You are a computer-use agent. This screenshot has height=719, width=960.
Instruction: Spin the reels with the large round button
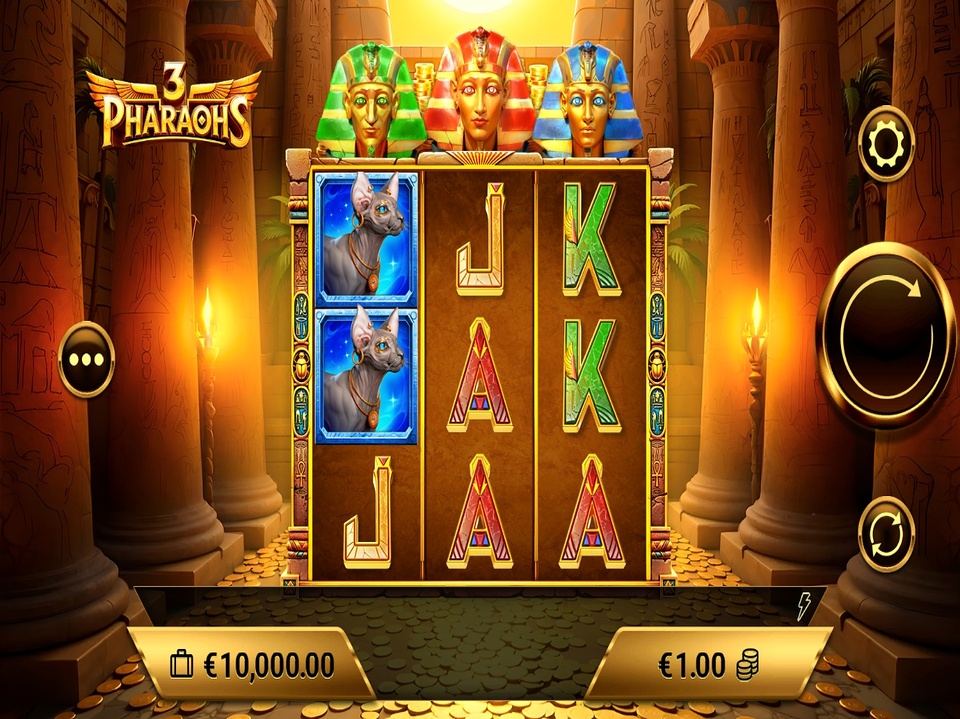pyautogui.click(x=886, y=335)
